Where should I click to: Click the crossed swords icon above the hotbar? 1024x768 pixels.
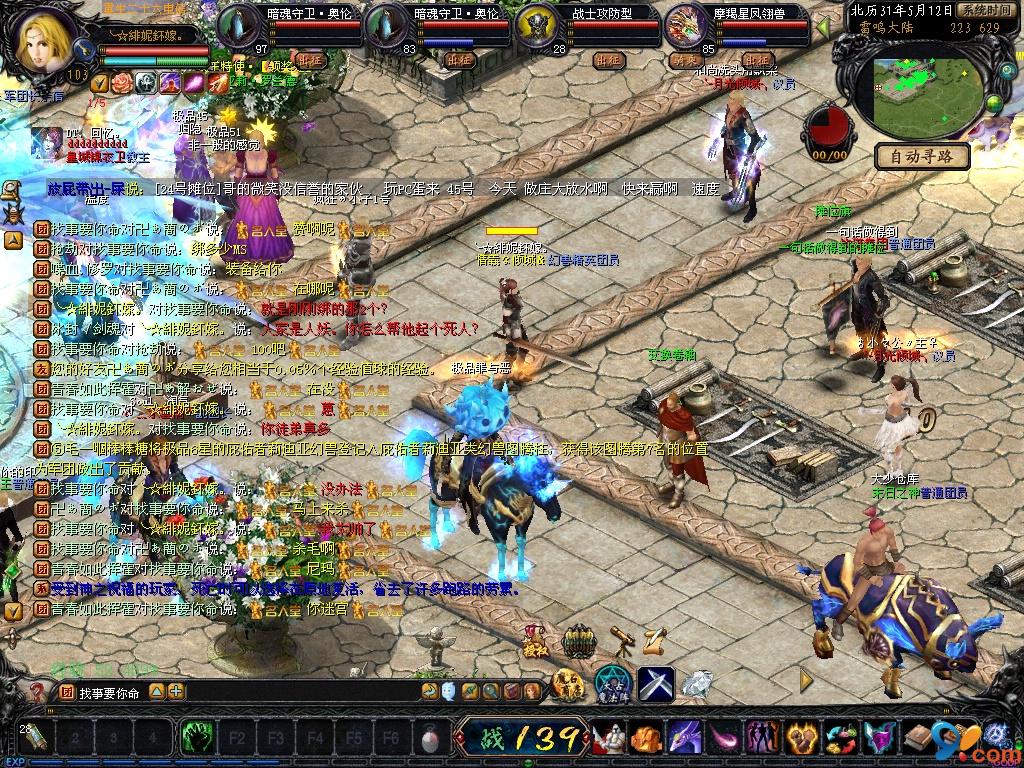point(655,684)
